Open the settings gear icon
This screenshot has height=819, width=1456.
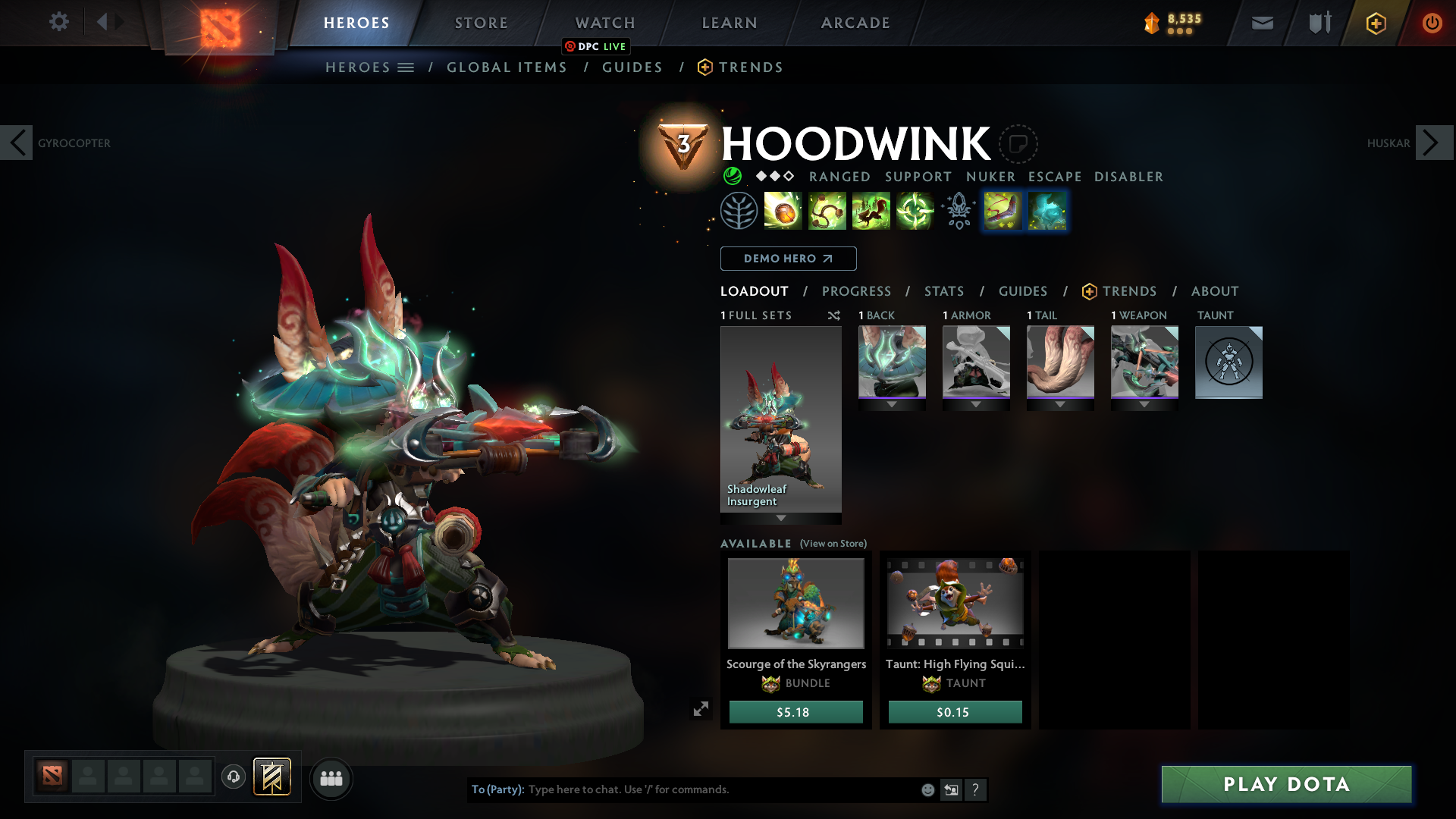click(58, 22)
